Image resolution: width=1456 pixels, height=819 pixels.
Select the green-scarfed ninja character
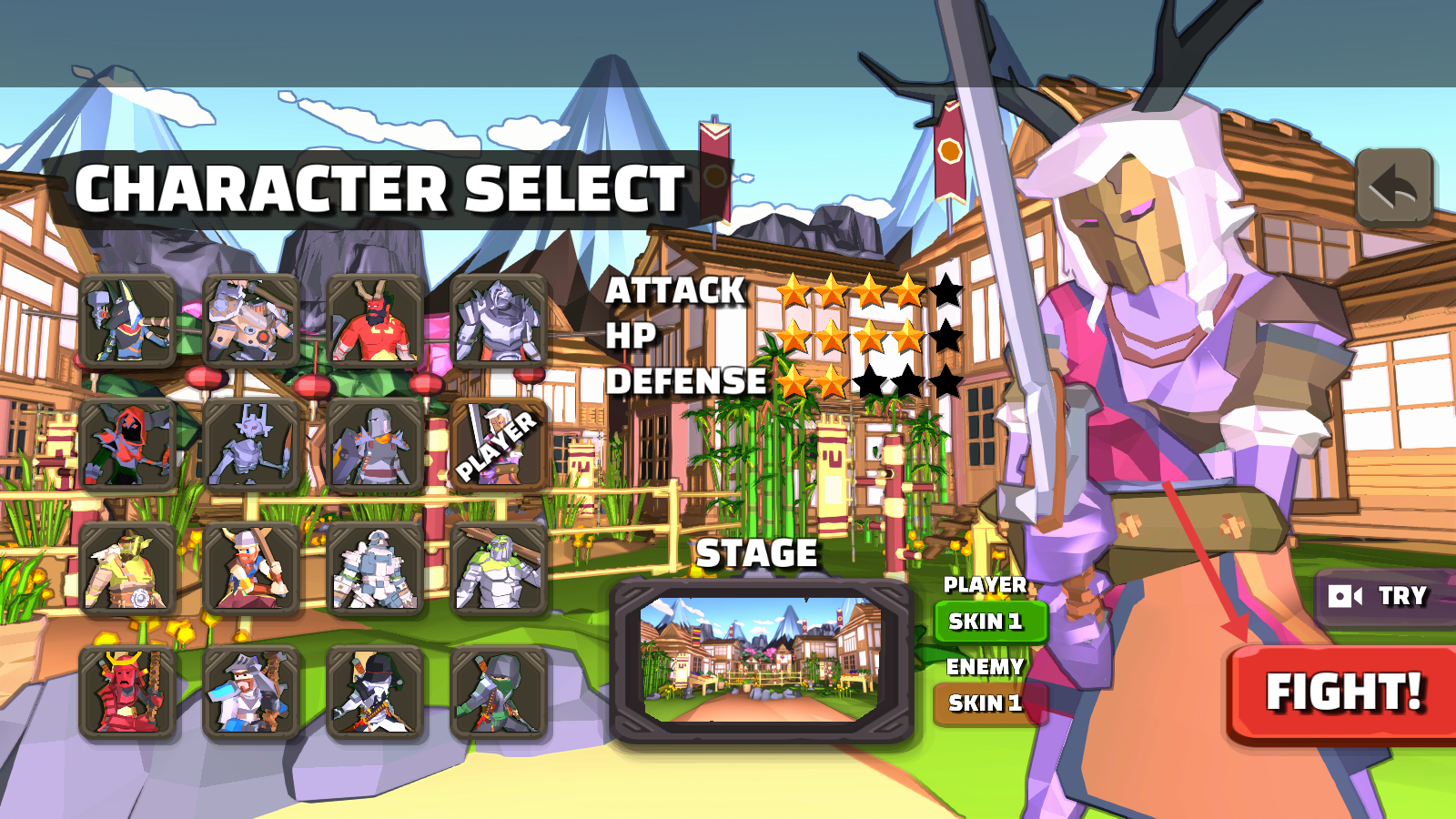499,693
